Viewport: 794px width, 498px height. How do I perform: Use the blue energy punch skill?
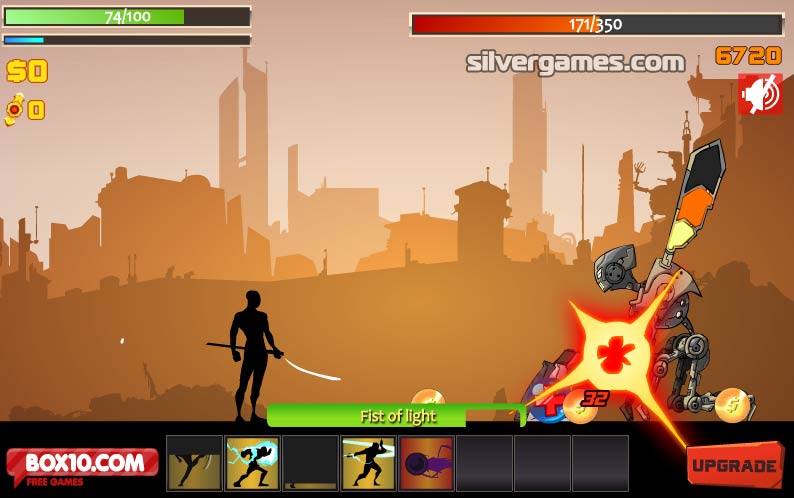(x=252, y=463)
